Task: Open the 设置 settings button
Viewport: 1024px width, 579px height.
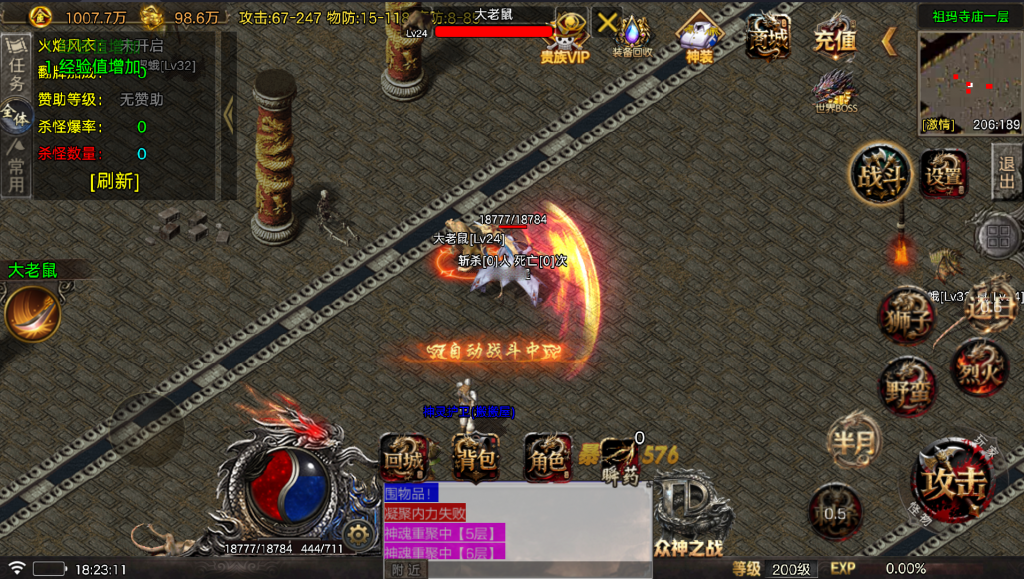Action: point(943,175)
